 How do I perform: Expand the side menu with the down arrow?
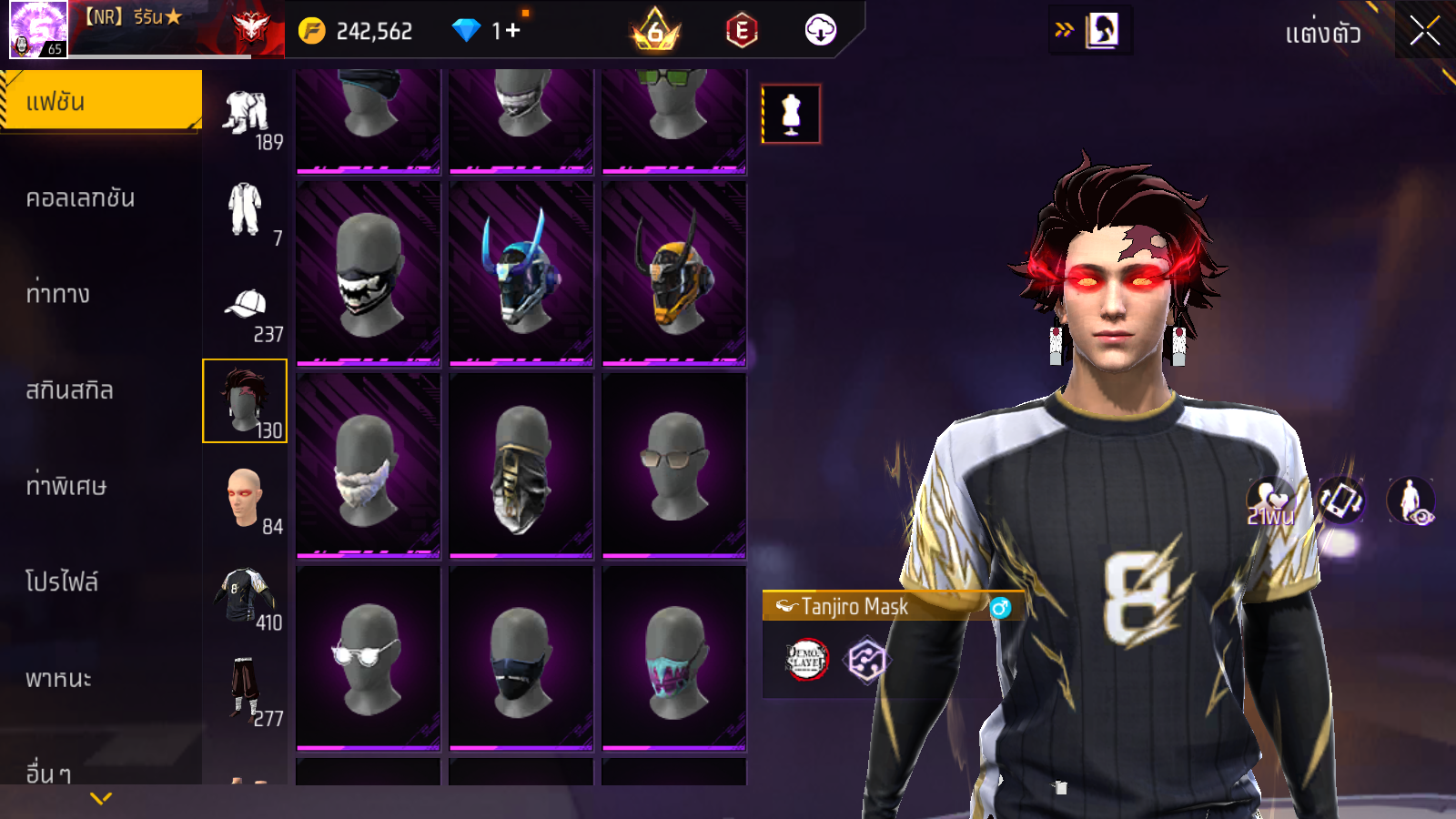101,798
